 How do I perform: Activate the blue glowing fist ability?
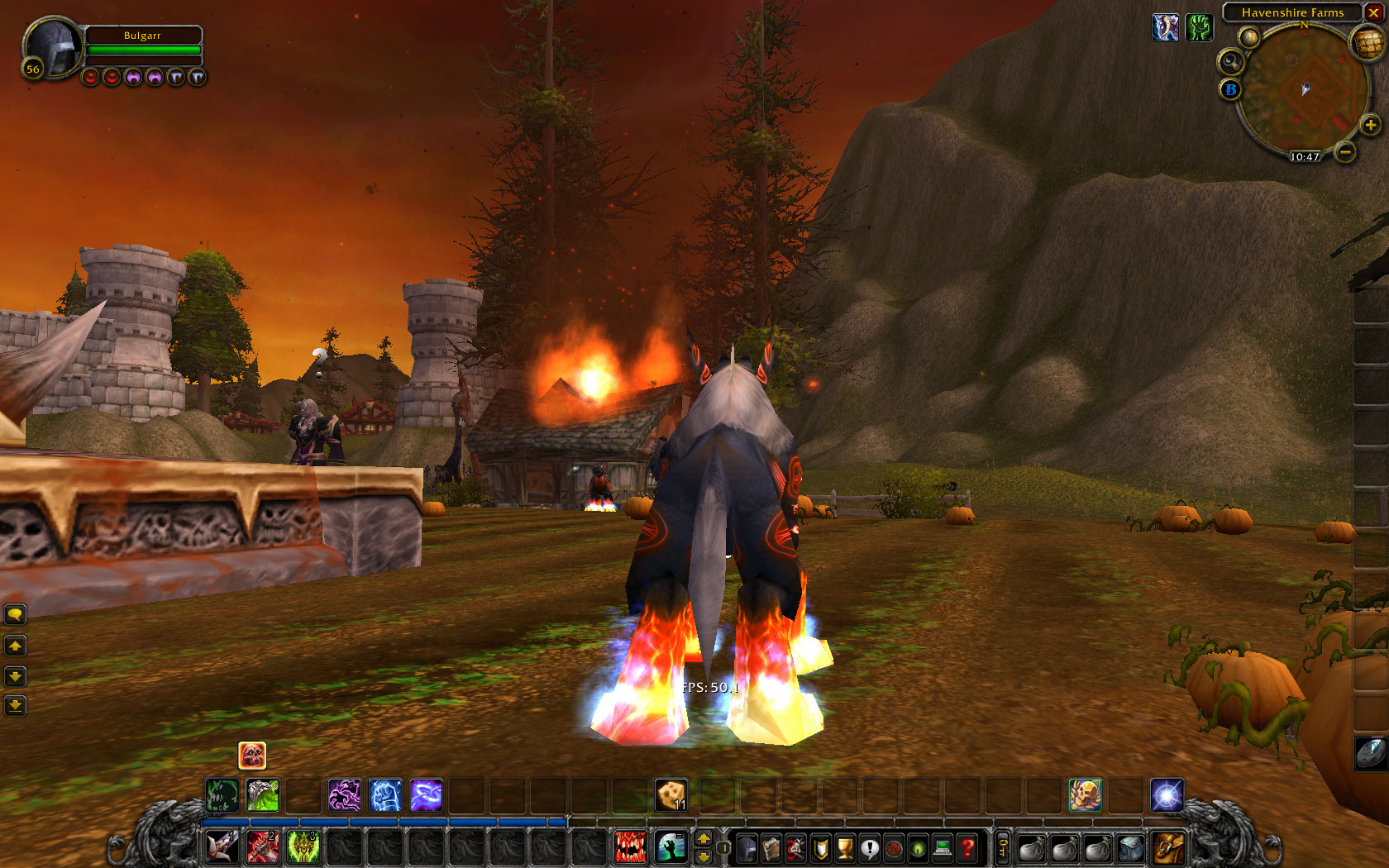385,795
